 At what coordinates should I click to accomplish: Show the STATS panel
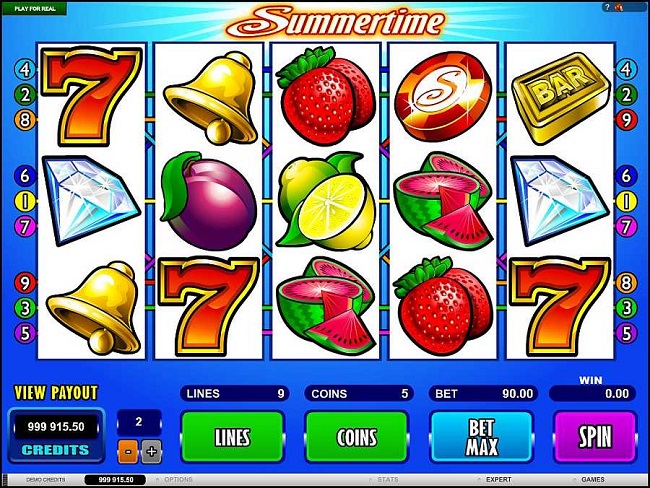point(387,480)
